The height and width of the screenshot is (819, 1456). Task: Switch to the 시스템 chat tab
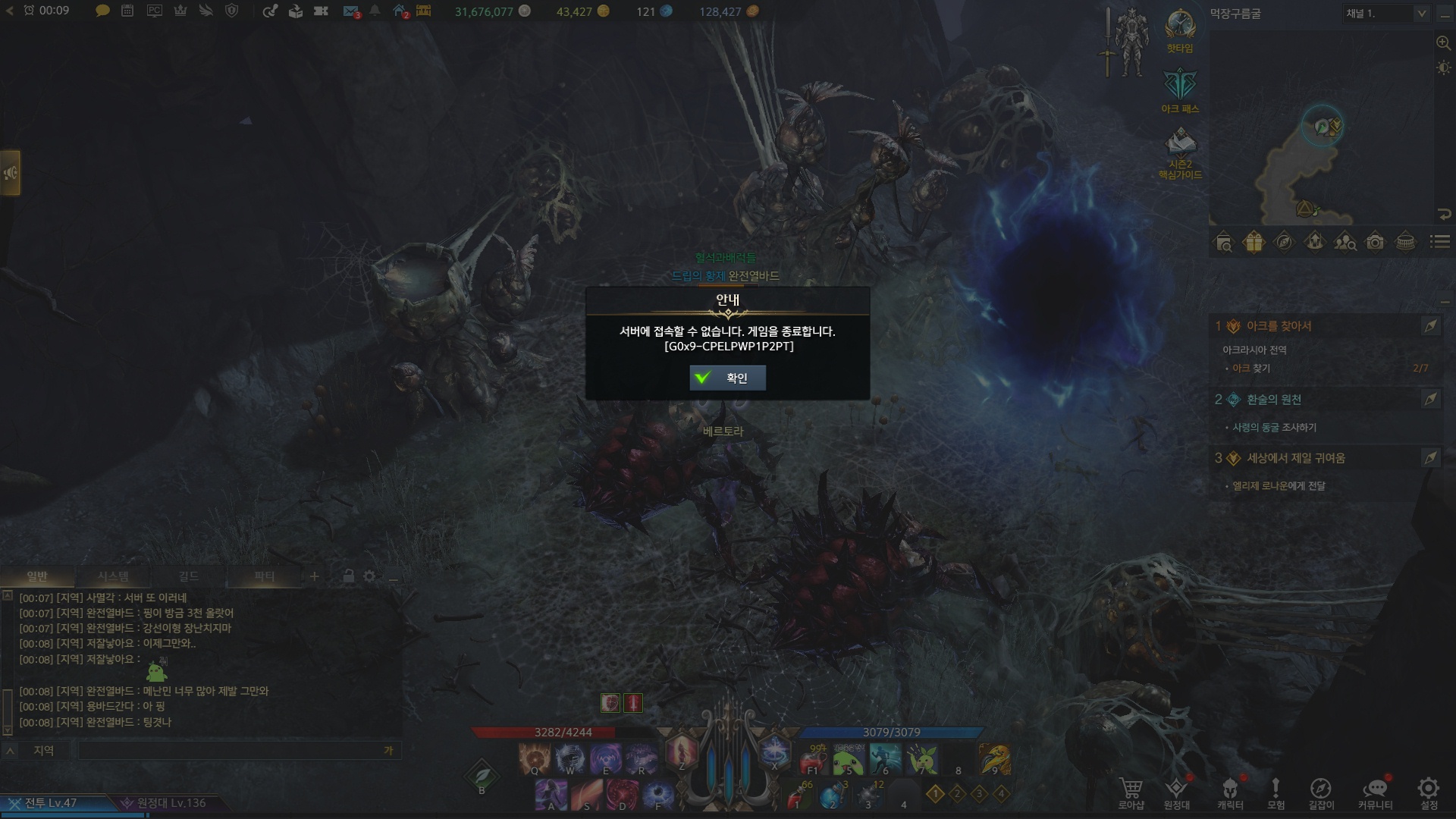113,576
